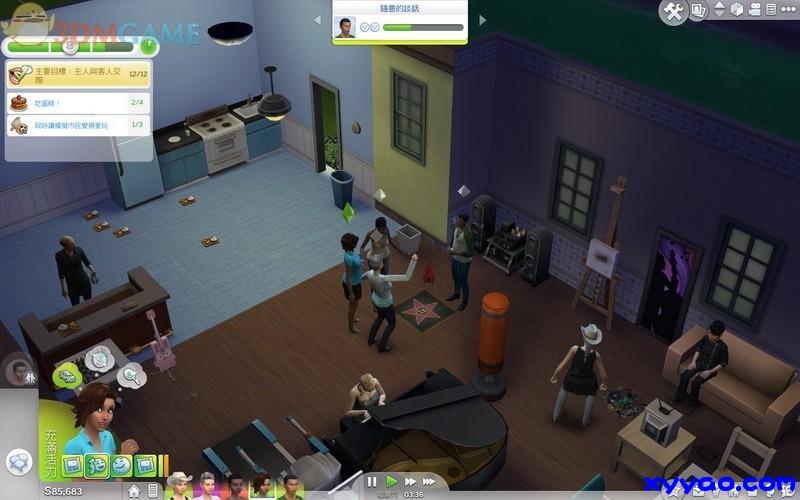Image resolution: width=800 pixels, height=500 pixels.
Task: Open the phone icon beside the home button
Action: (152, 491)
